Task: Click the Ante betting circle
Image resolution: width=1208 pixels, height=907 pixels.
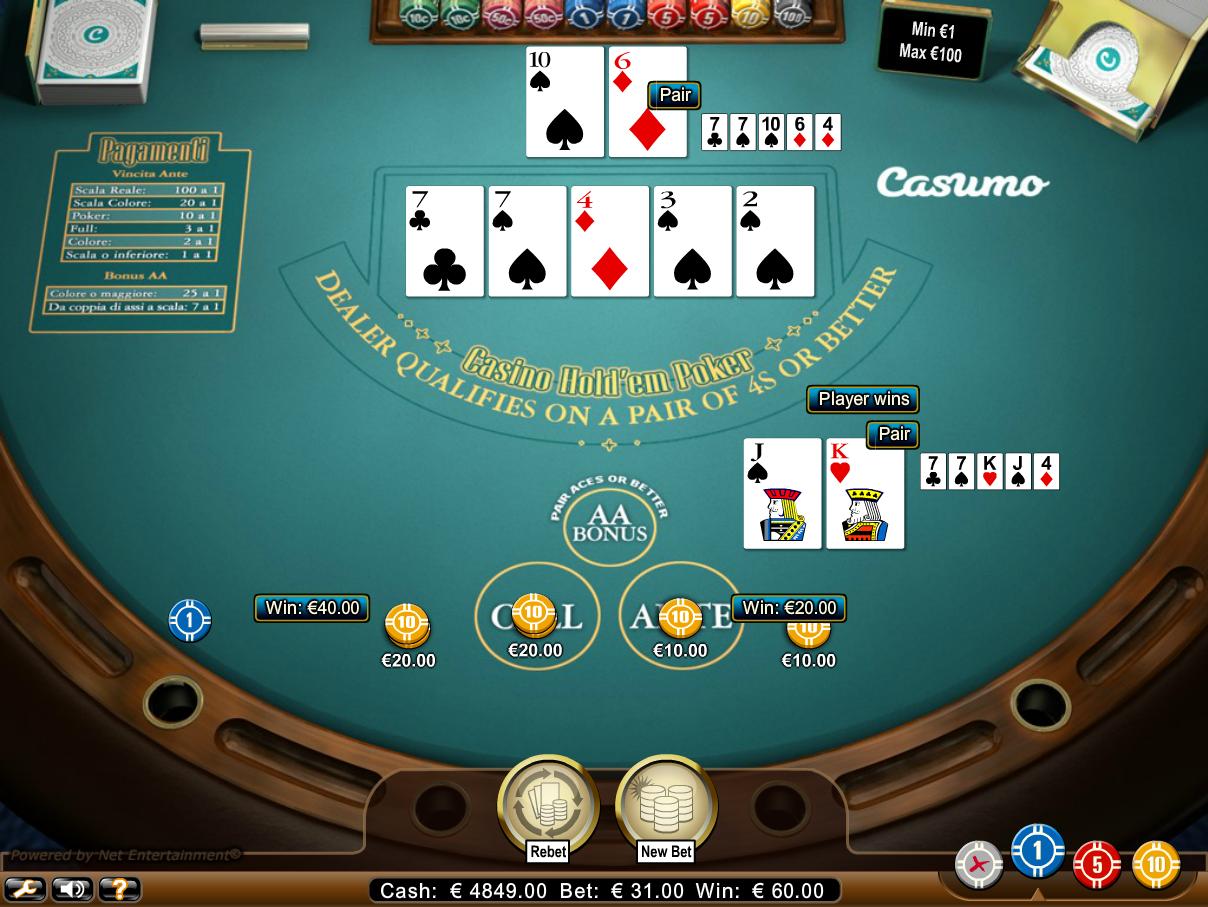Action: 681,616
